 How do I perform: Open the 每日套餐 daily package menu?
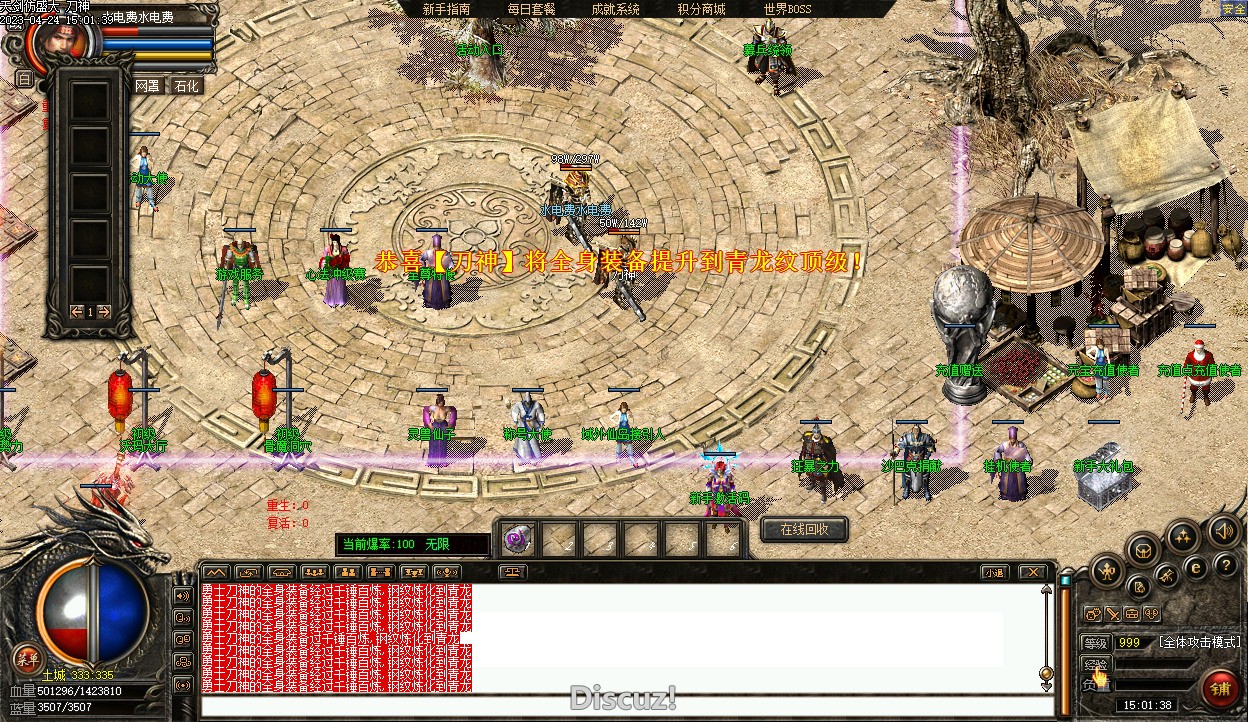(531, 9)
